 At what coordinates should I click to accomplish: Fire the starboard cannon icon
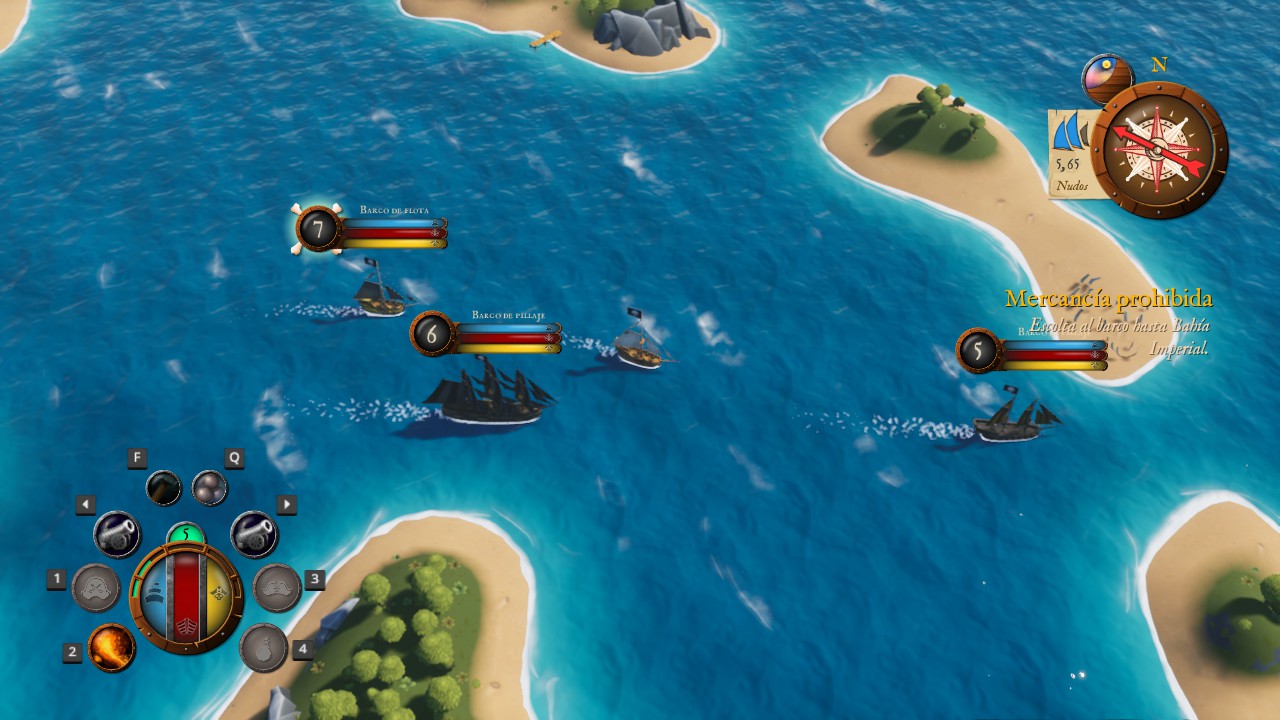point(257,534)
